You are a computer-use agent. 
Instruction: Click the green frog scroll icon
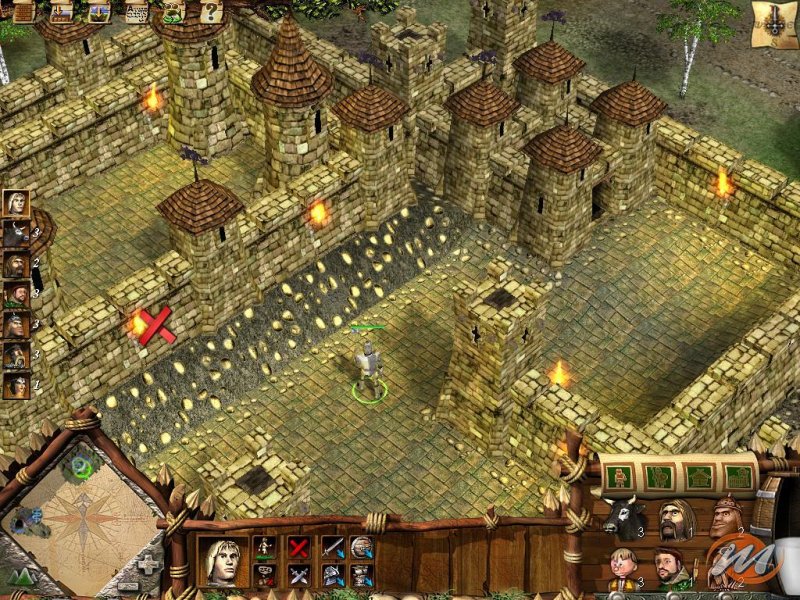173,12
